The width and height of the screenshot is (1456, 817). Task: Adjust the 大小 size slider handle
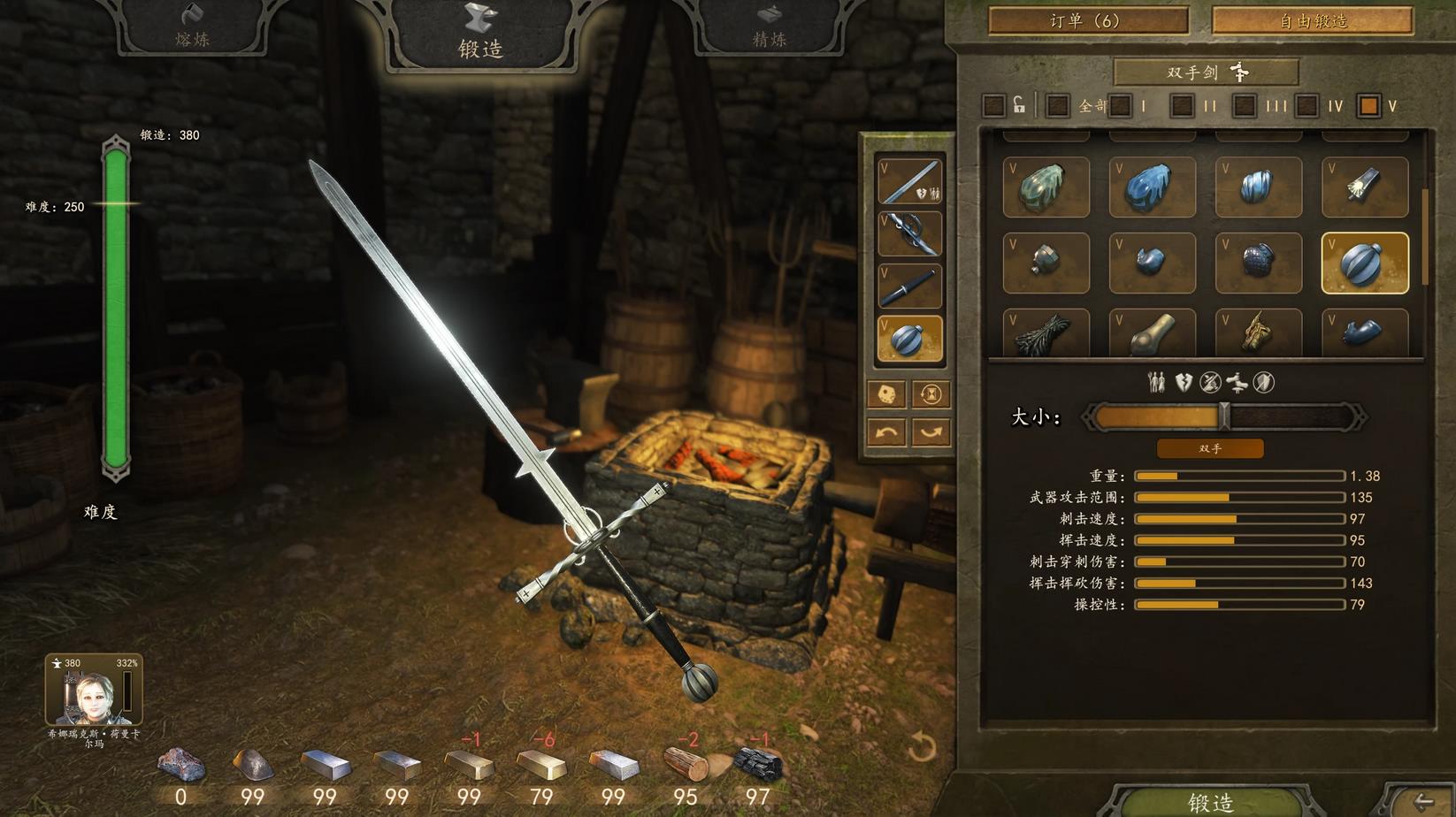(1224, 416)
